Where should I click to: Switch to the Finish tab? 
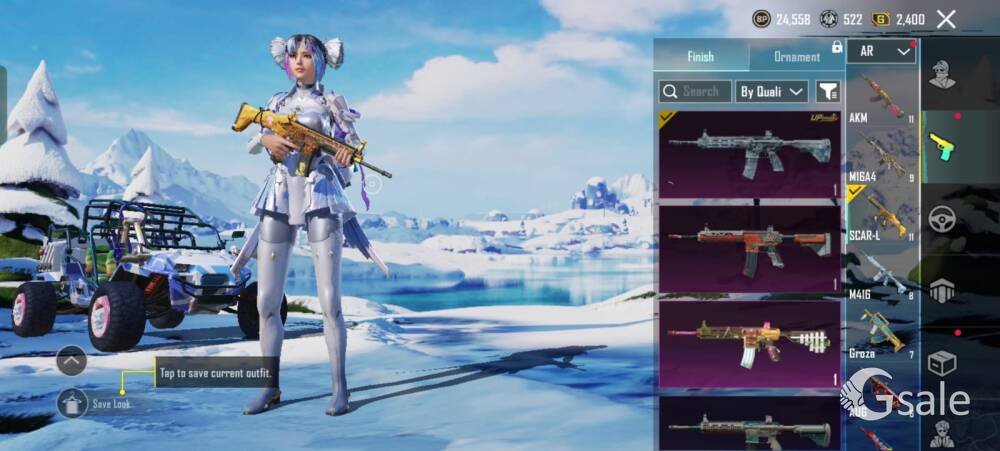pyautogui.click(x=700, y=57)
